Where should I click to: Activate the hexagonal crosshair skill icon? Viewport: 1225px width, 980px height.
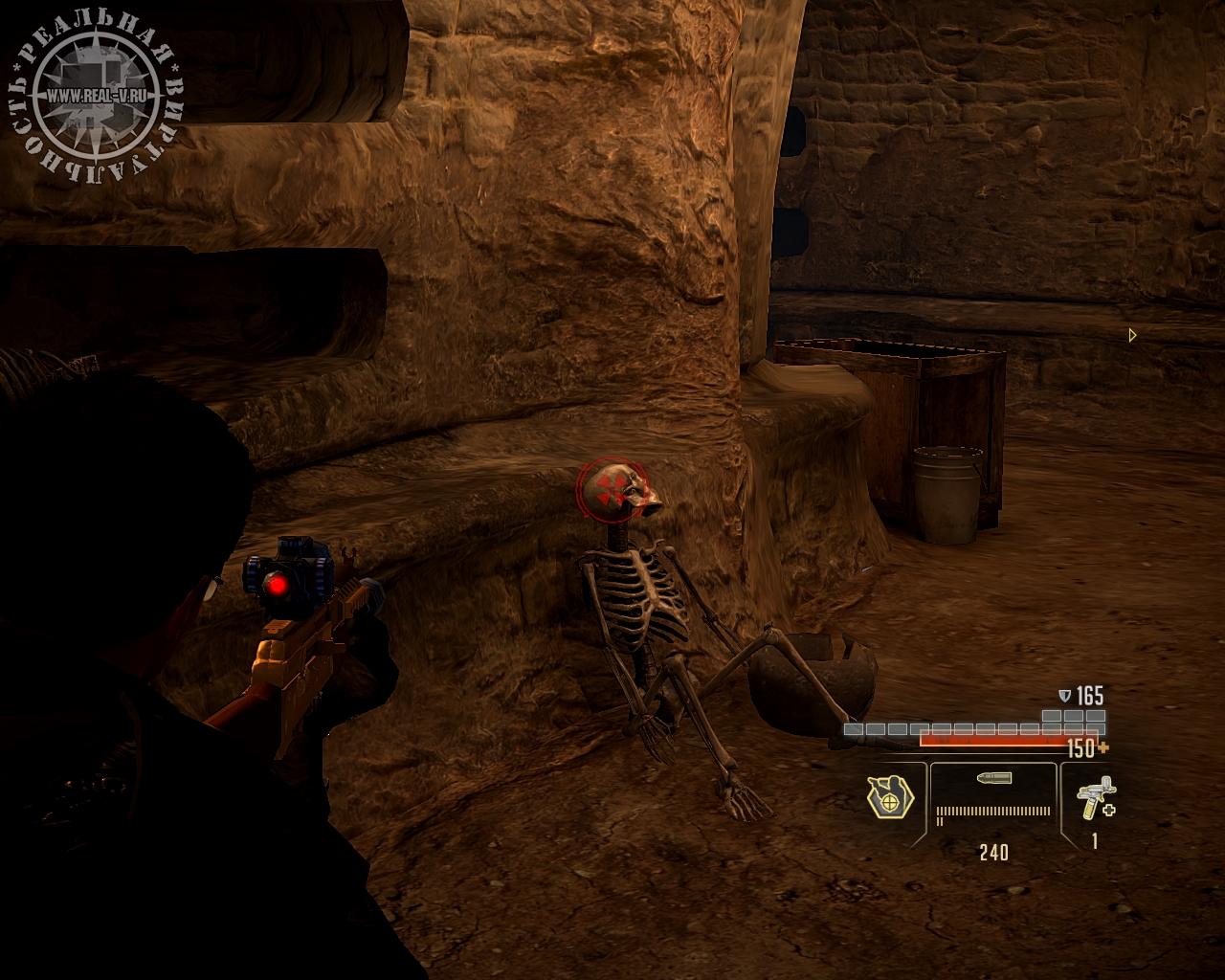coord(890,796)
